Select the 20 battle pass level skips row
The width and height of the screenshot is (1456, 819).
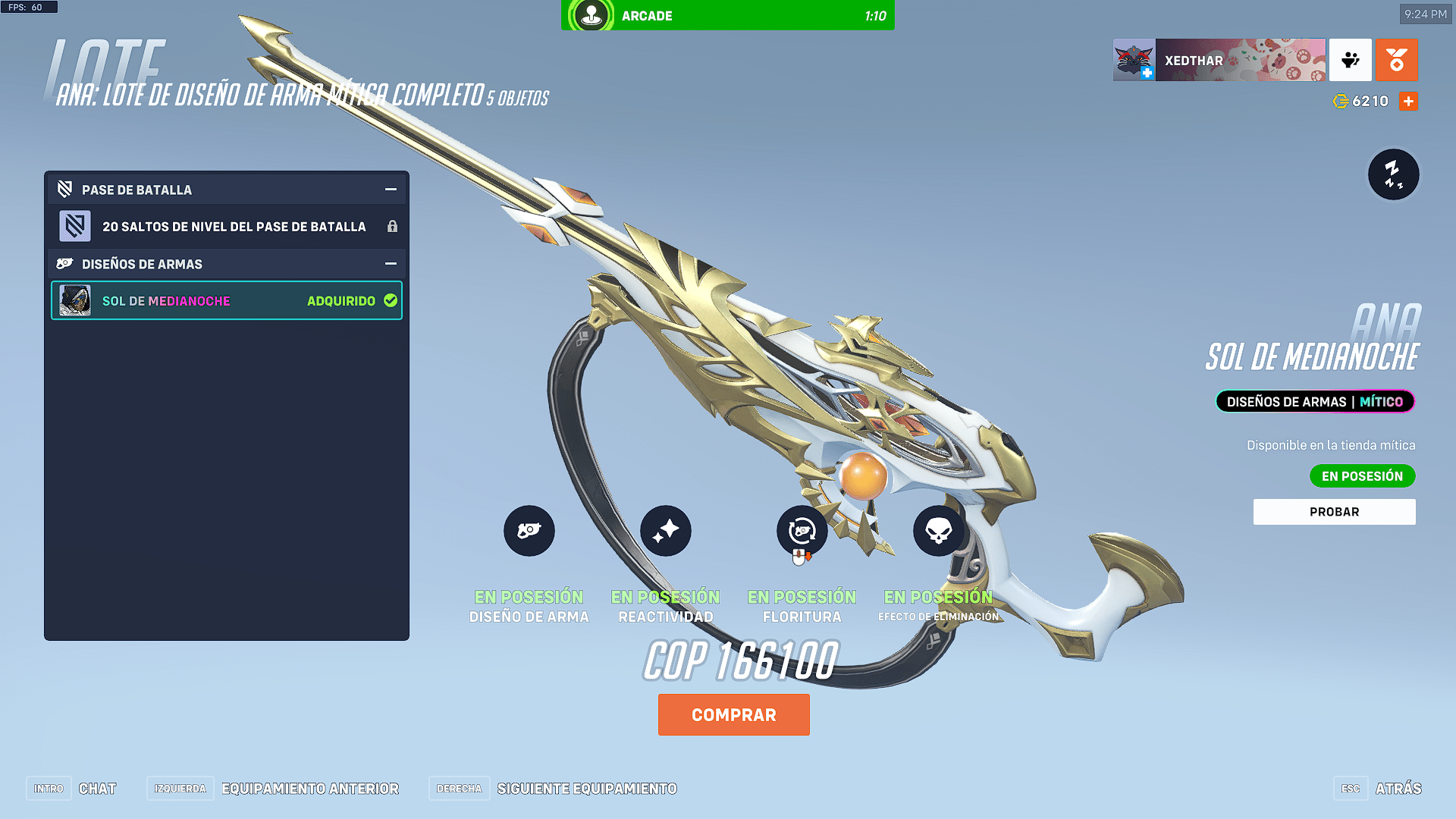[226, 227]
